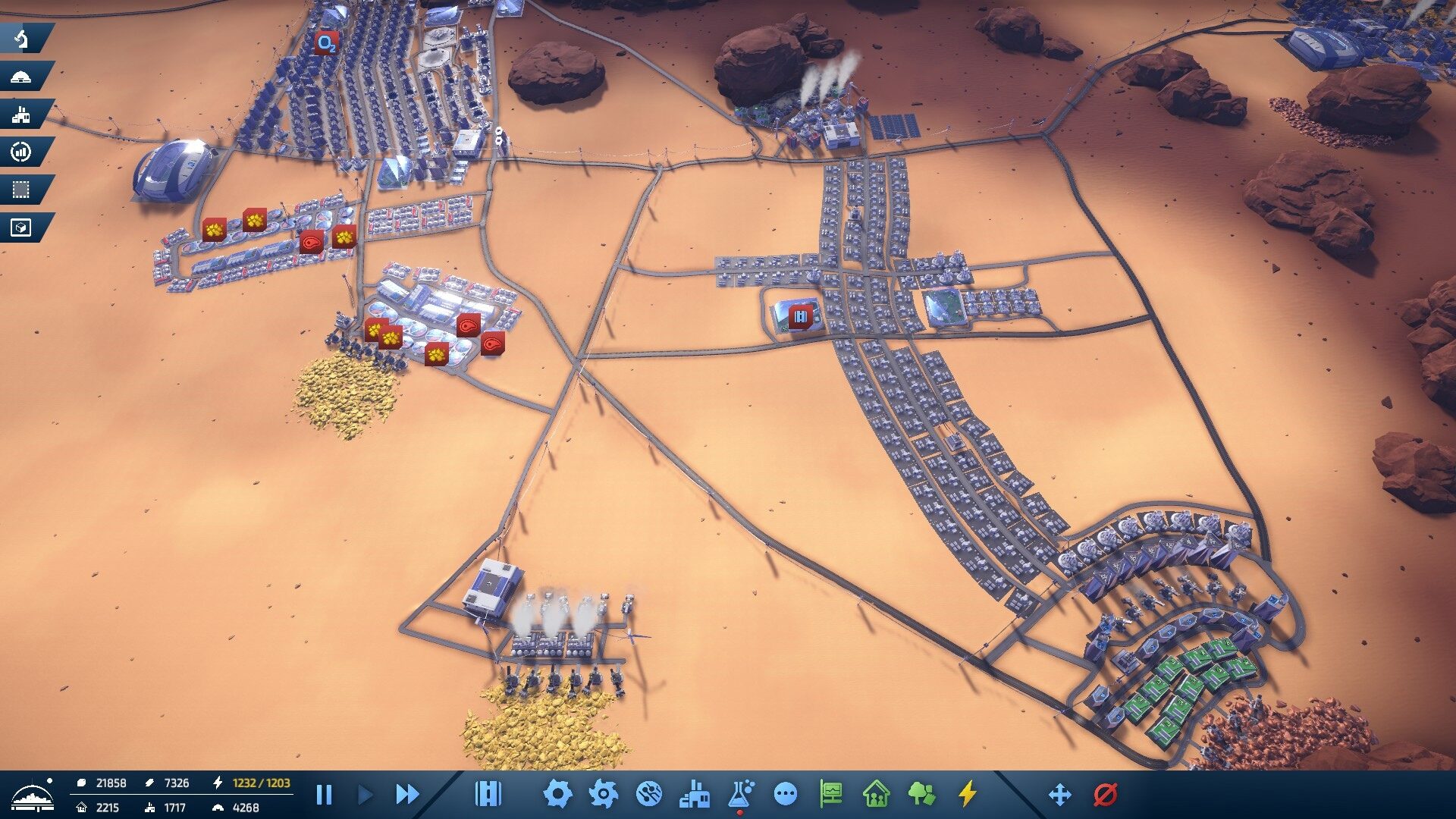Open the cube box panel tab
Image resolution: width=1456 pixels, height=819 pixels.
click(x=22, y=227)
